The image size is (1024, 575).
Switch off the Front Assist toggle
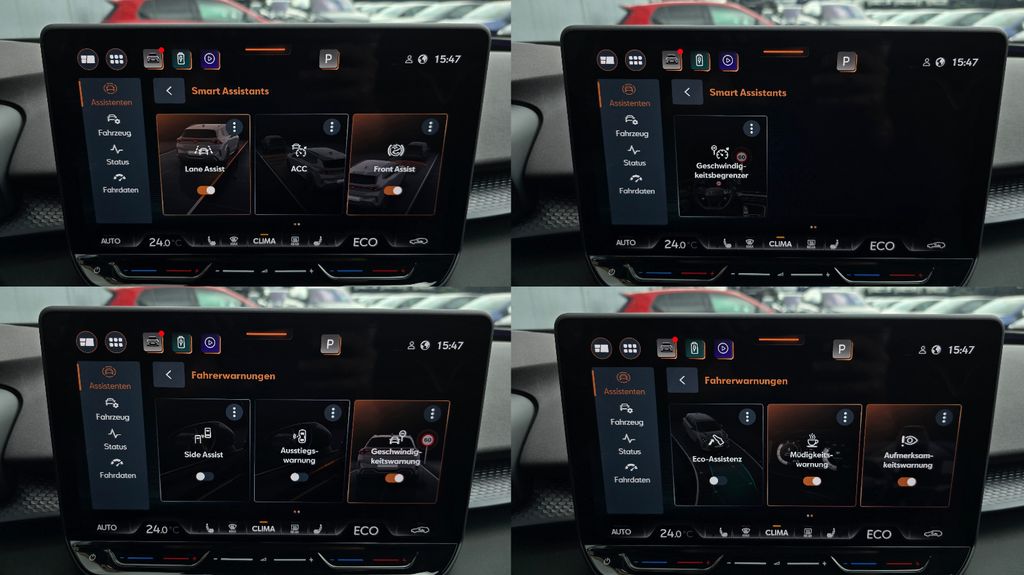click(x=393, y=189)
